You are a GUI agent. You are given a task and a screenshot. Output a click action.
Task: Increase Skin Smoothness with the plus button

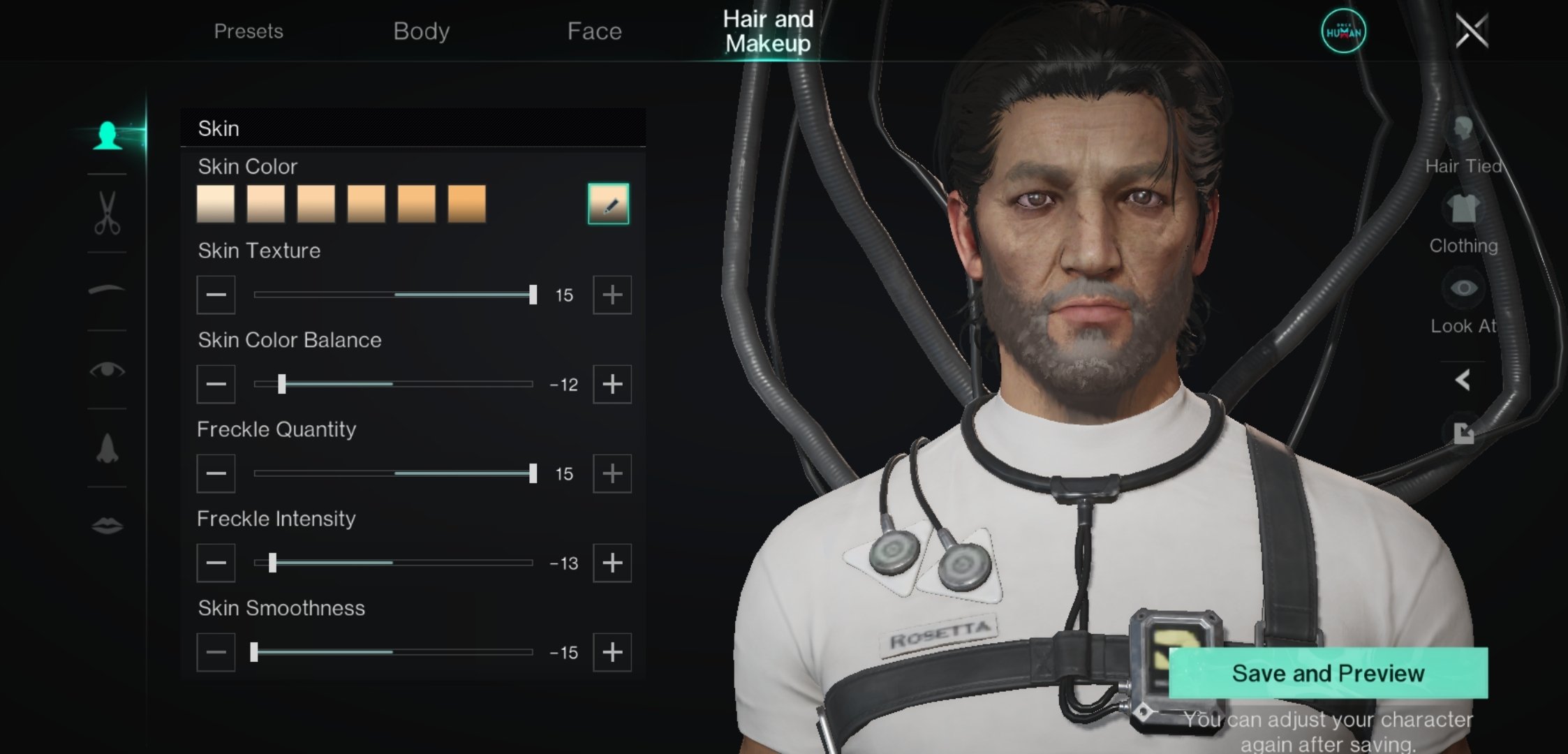[612, 652]
